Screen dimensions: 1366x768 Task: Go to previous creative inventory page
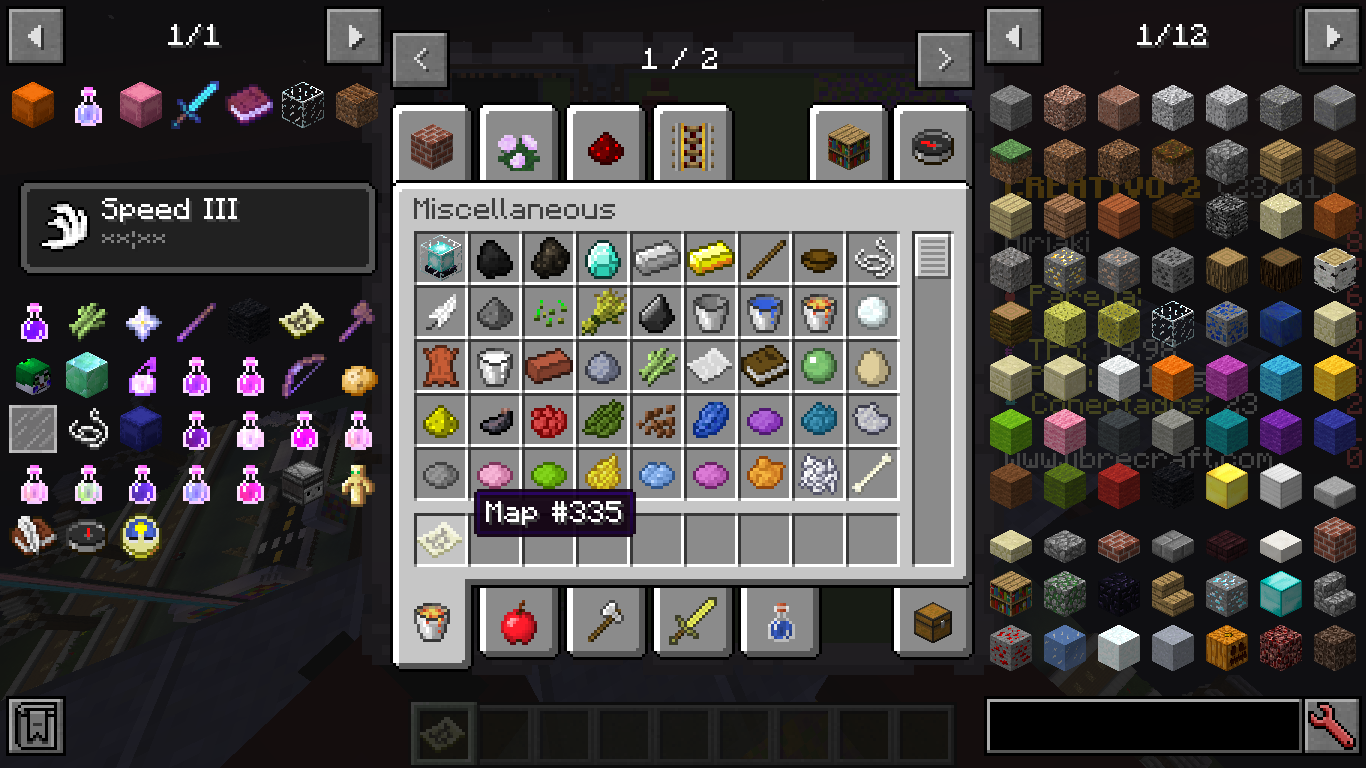tap(420, 60)
